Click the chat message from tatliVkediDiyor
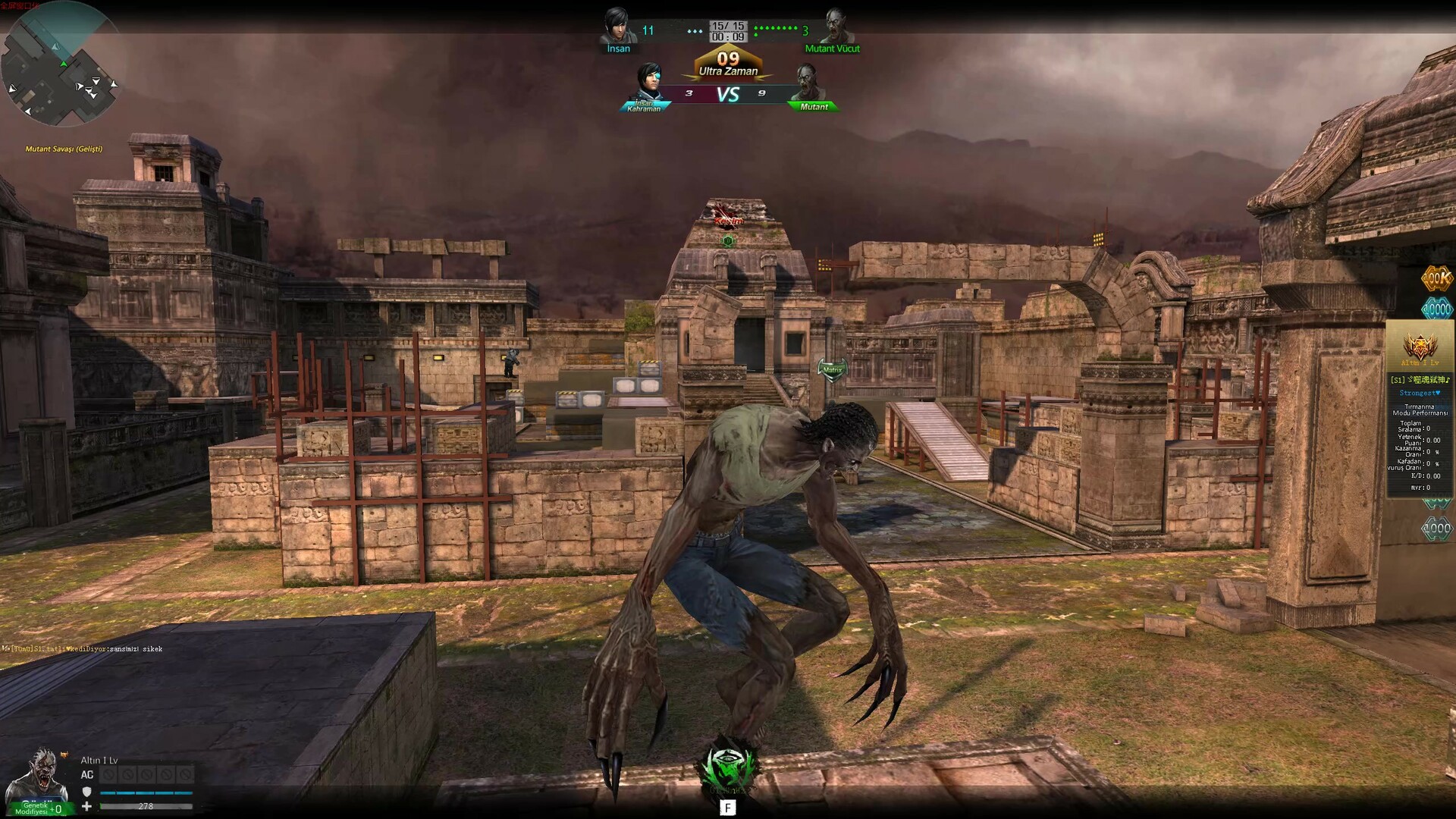 pyautogui.click(x=83, y=649)
